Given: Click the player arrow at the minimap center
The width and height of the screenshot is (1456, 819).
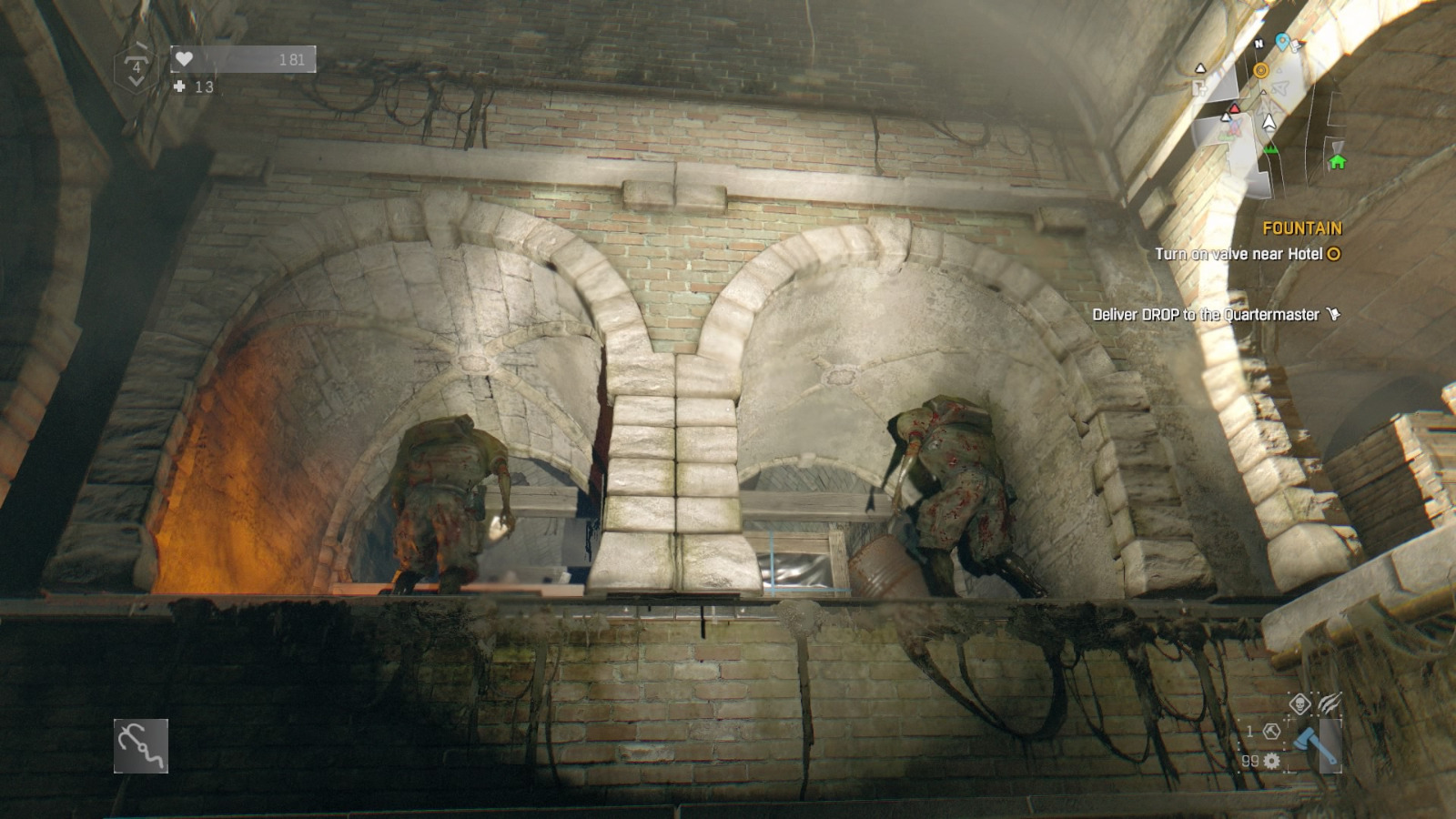Looking at the screenshot, I should tap(1269, 121).
